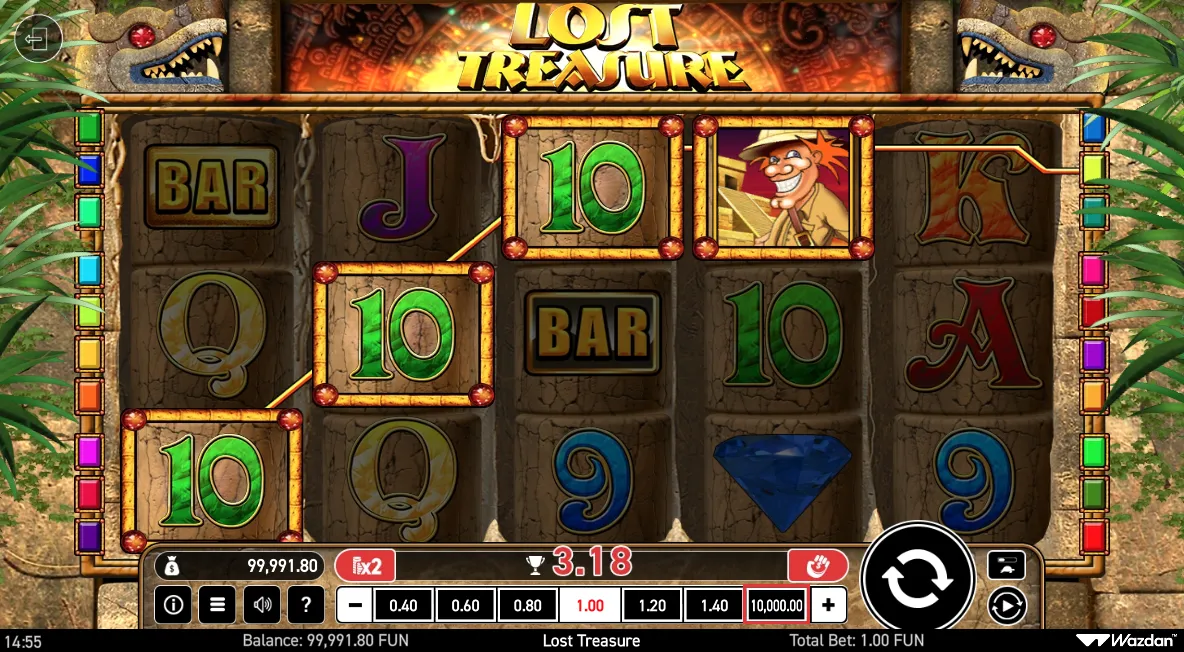Decrease the bet with the minus button
The height and width of the screenshot is (652, 1184).
pyautogui.click(x=354, y=605)
